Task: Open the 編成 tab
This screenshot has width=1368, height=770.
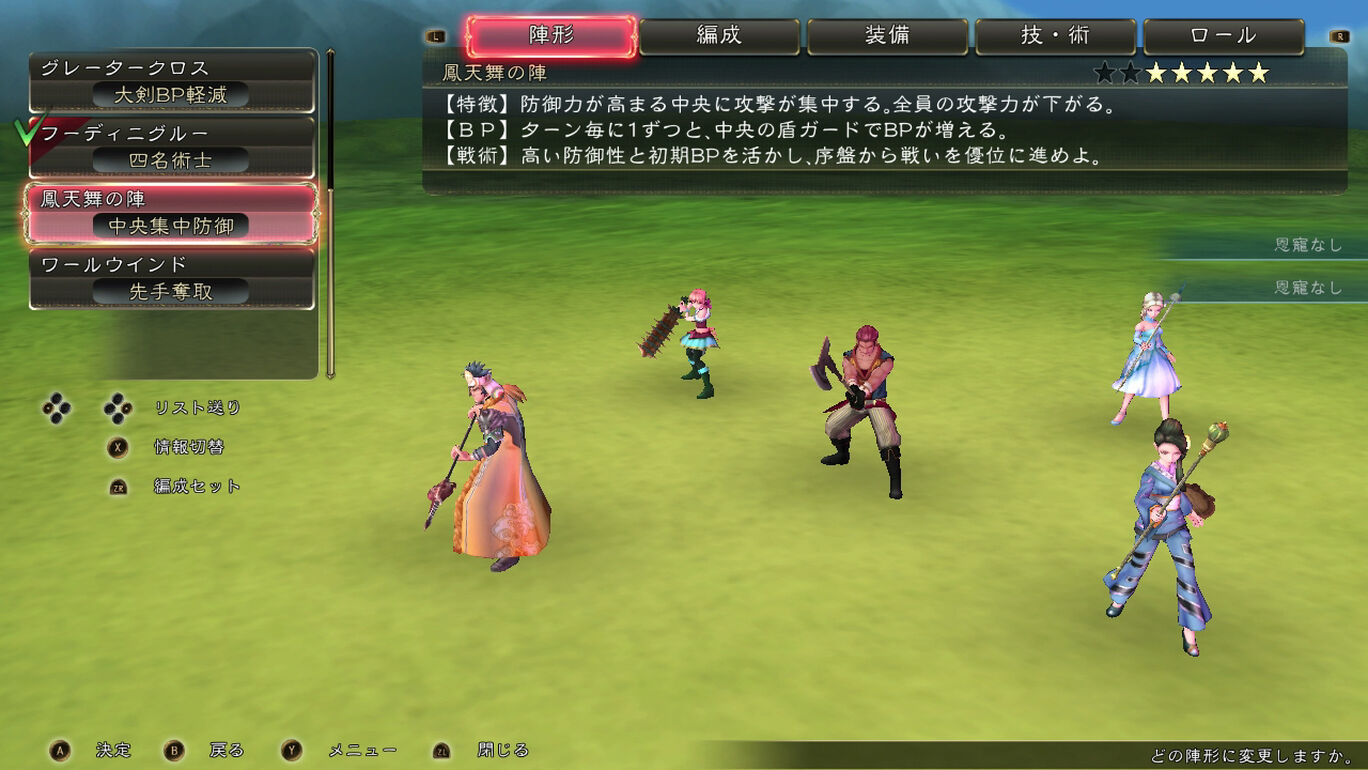Action: coord(719,36)
